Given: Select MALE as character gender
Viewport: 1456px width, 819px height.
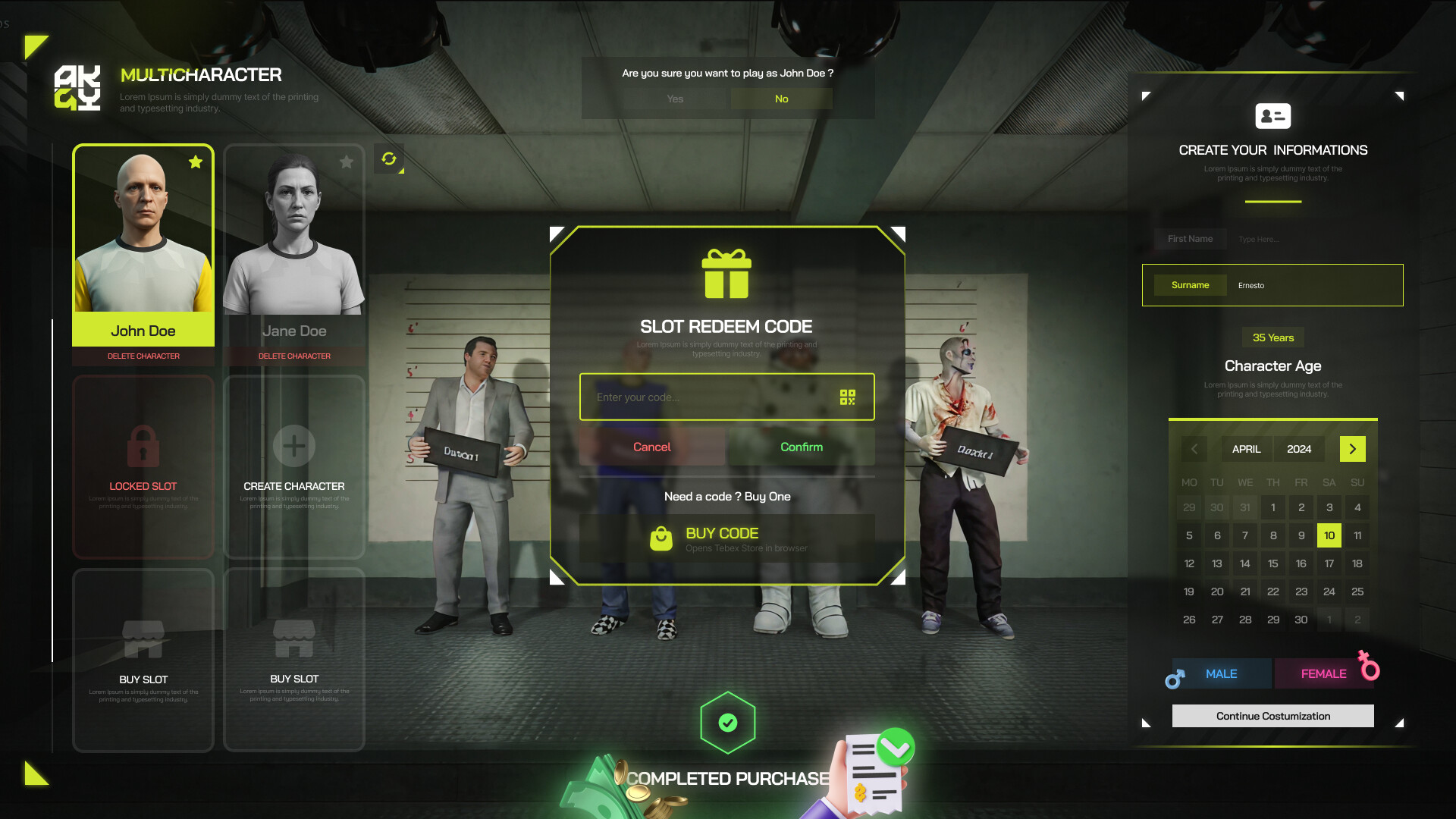Looking at the screenshot, I should point(1220,673).
